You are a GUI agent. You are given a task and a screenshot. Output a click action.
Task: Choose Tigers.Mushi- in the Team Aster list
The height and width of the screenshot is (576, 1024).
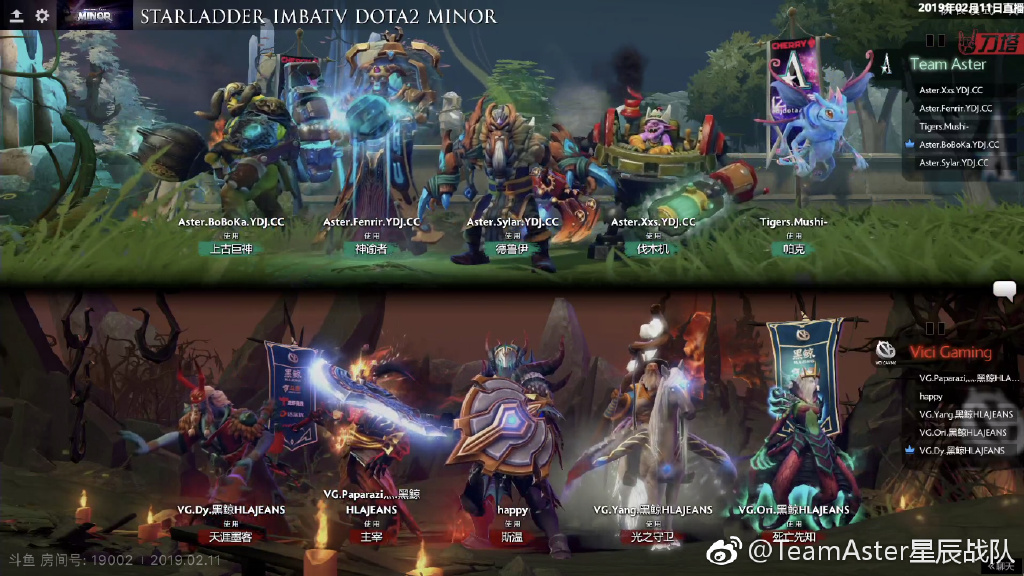944,126
